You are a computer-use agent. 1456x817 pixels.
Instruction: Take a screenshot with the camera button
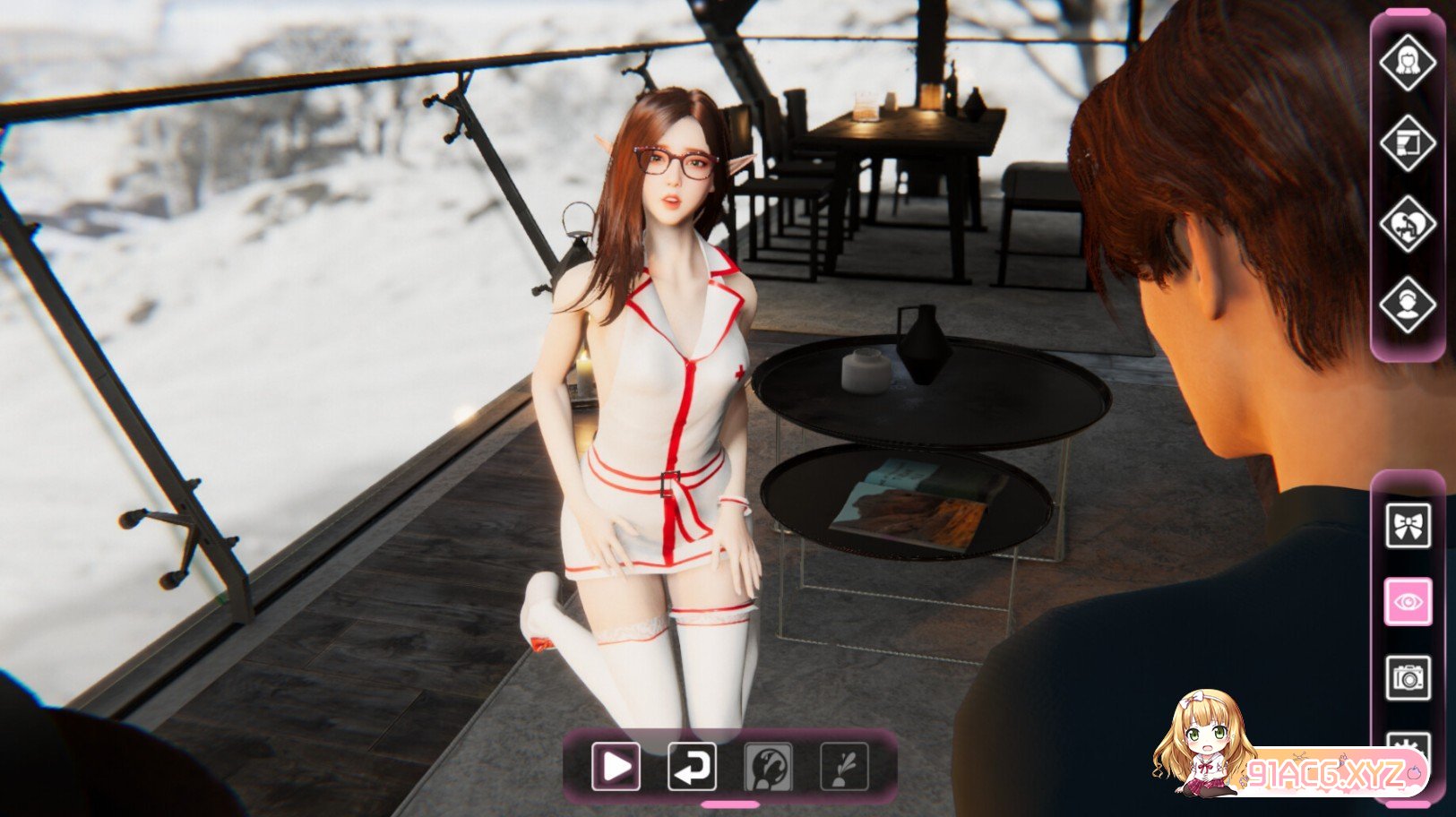(1408, 678)
